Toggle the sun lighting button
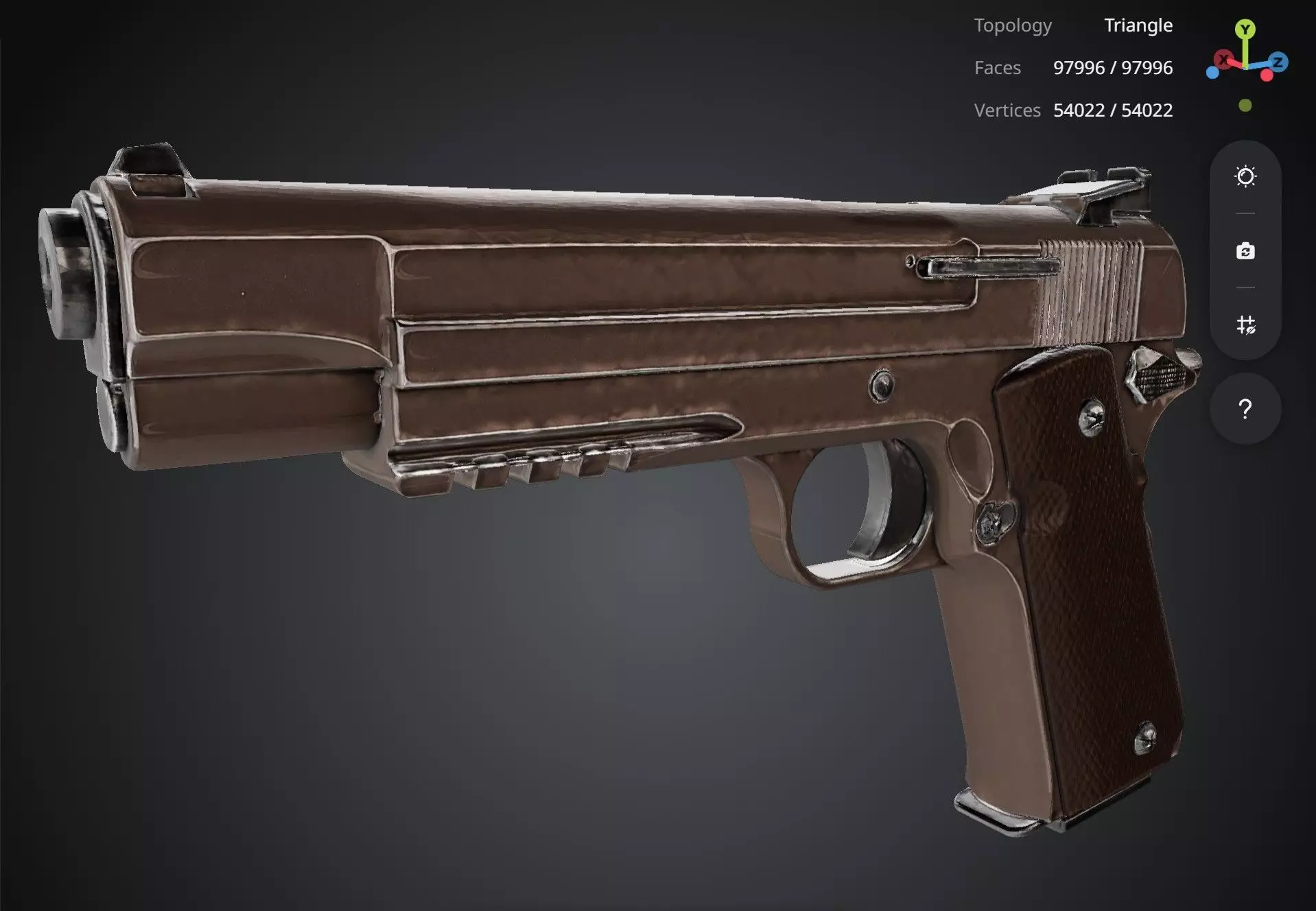 click(x=1245, y=177)
